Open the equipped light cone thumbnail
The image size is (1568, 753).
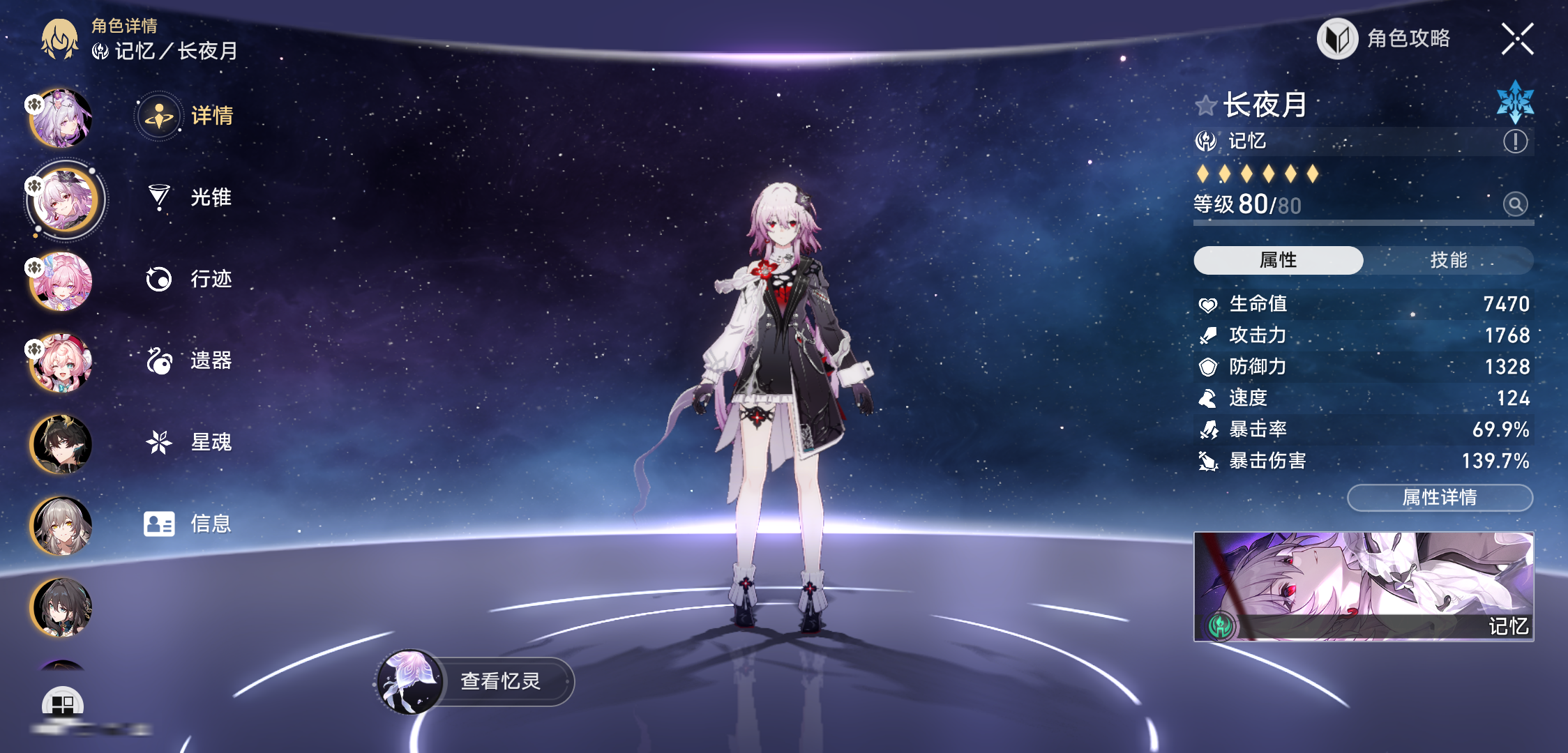click(x=1363, y=586)
